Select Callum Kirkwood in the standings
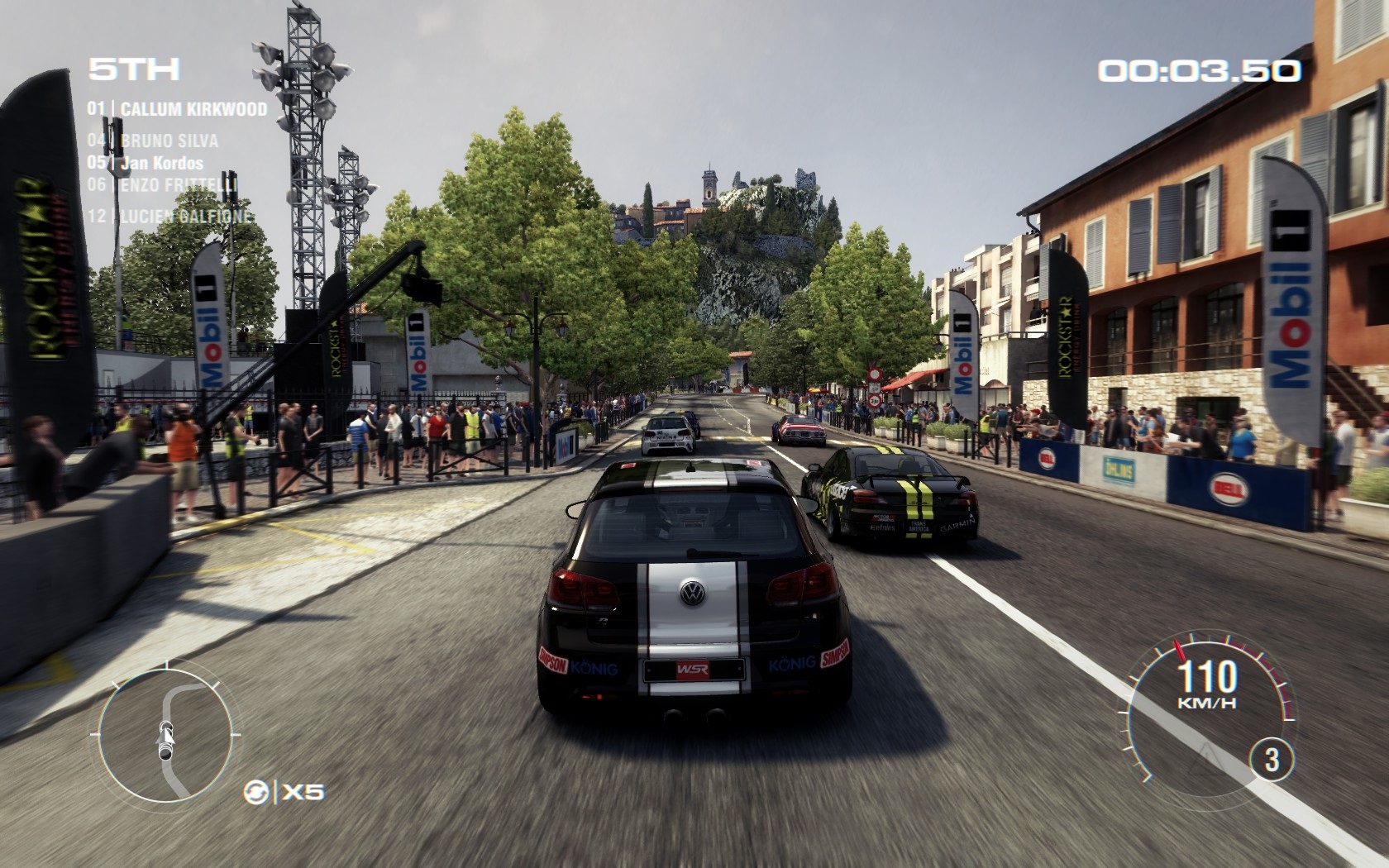 178,109
